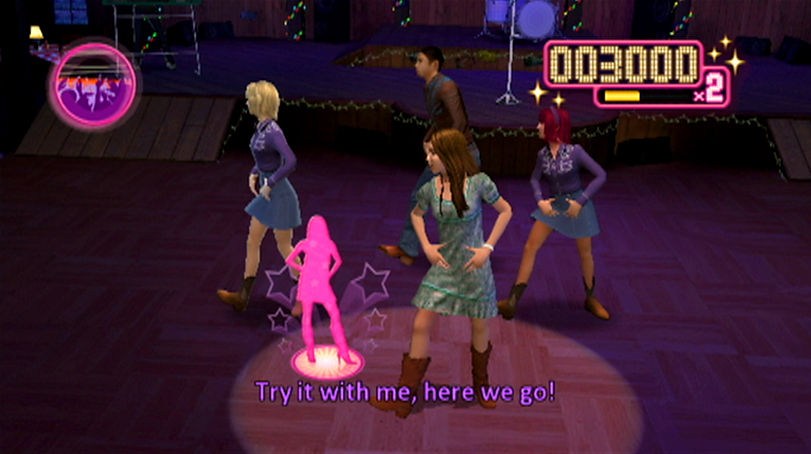Select the pink dancer silhouette move guide
This screenshot has width=811, height=454.
(x=317, y=285)
